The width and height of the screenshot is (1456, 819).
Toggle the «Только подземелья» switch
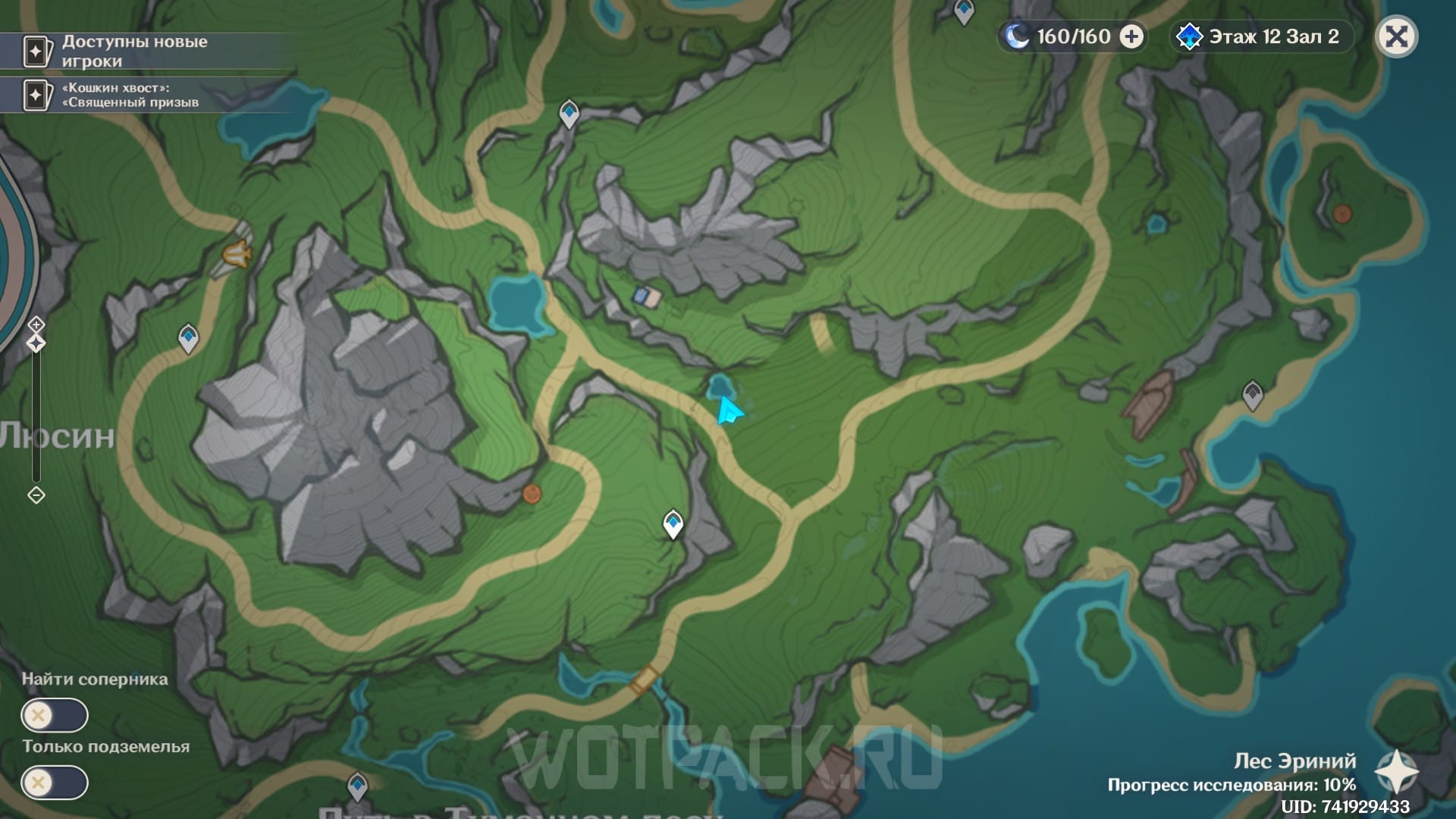(x=55, y=783)
